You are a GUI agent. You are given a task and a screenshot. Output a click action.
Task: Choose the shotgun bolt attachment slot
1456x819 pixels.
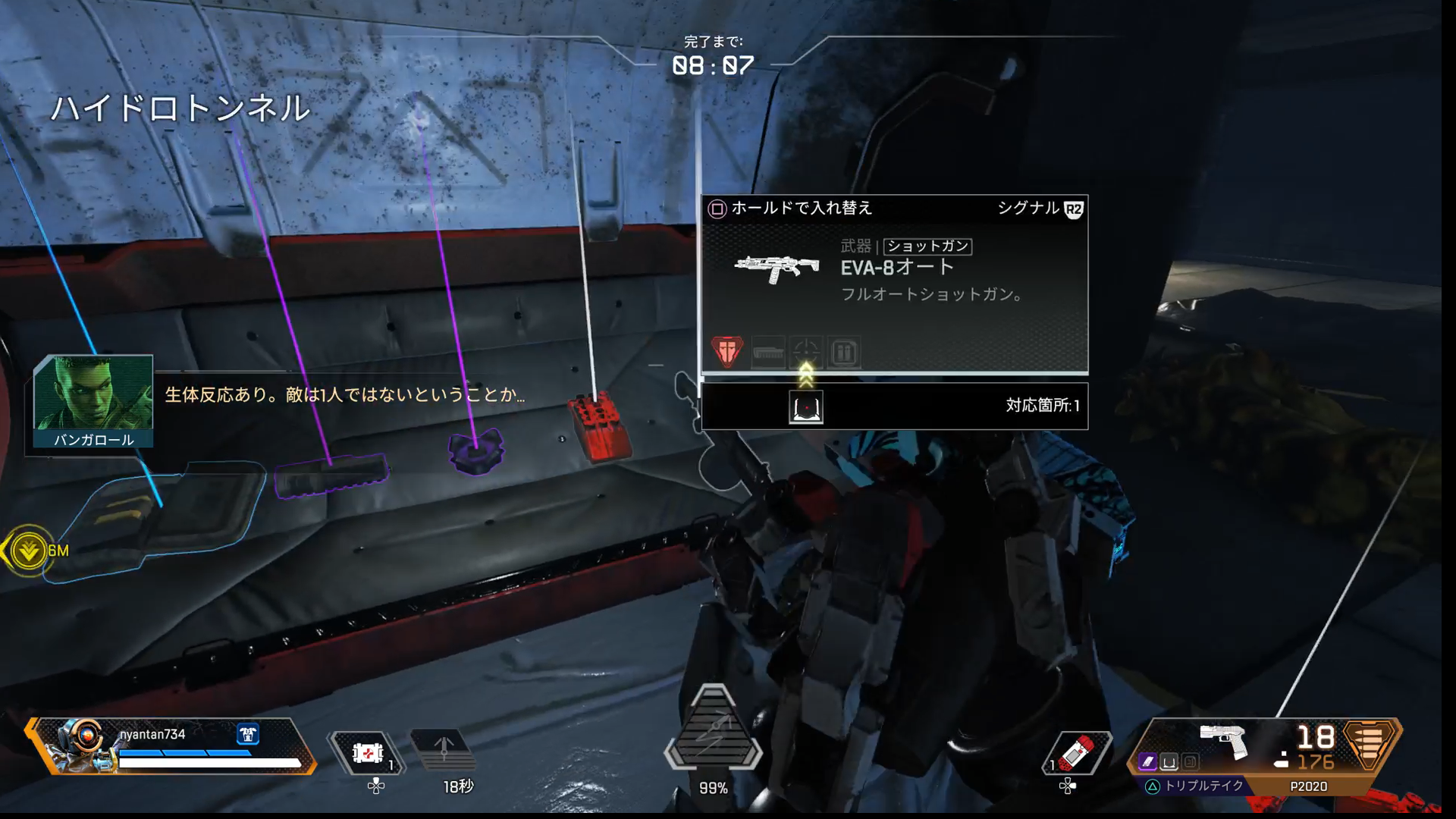[x=767, y=353]
